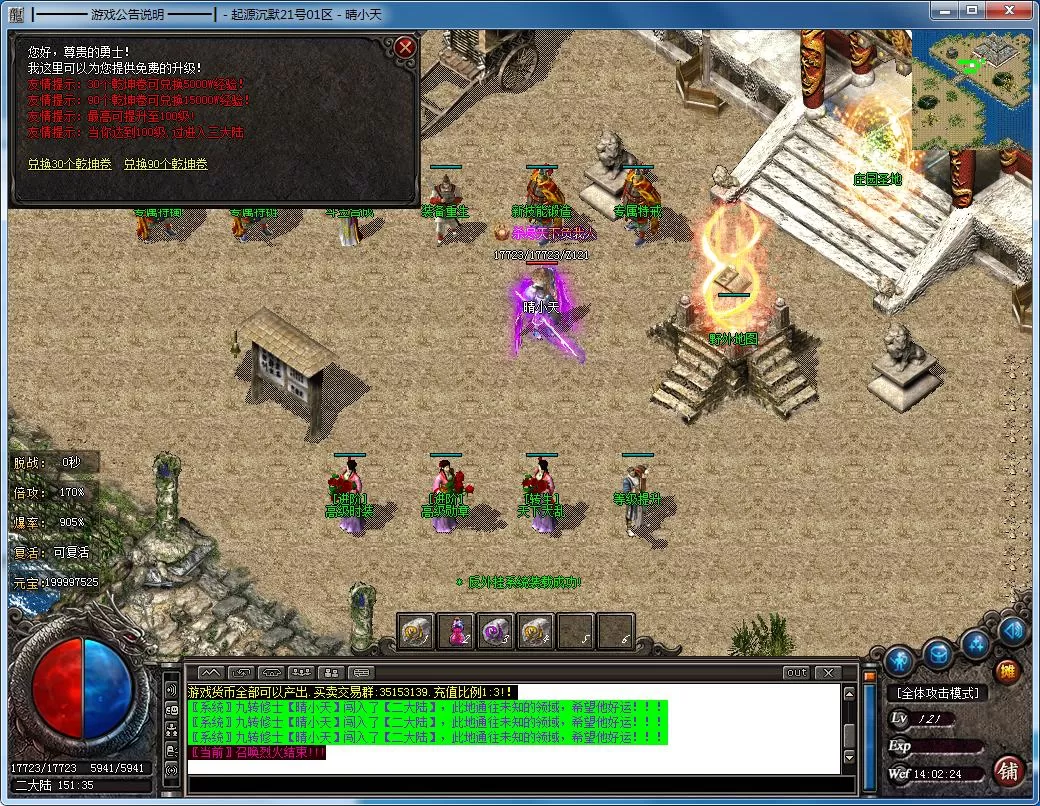Minimize the game window

(943, 11)
